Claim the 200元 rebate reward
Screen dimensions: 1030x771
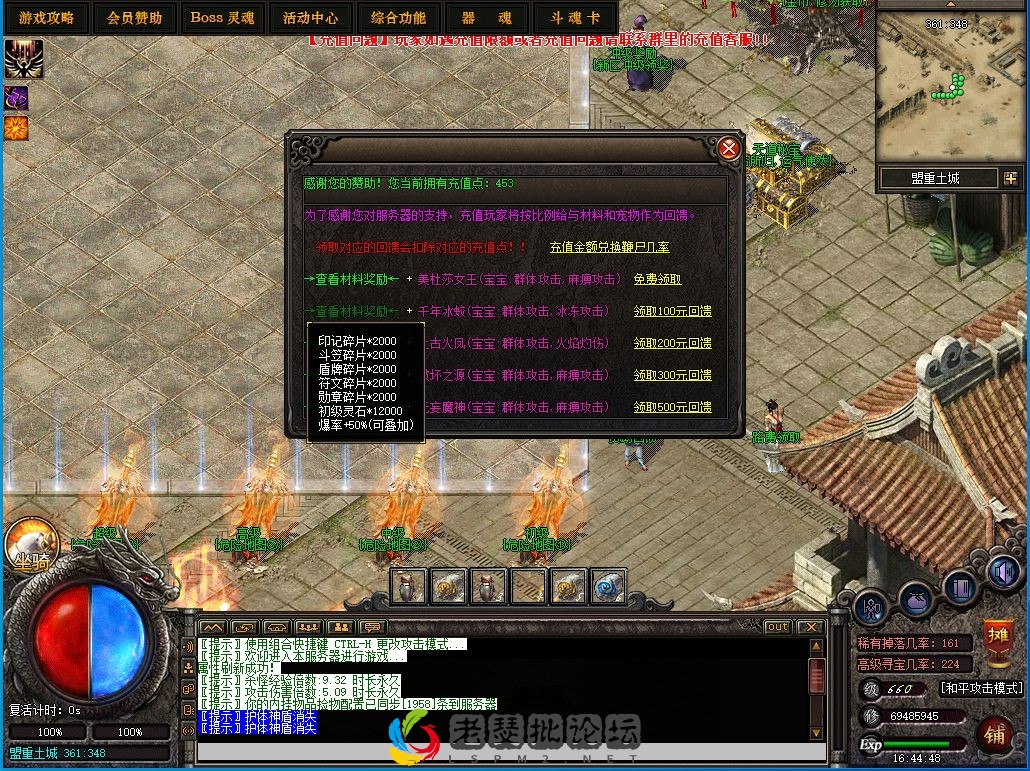tap(673, 343)
